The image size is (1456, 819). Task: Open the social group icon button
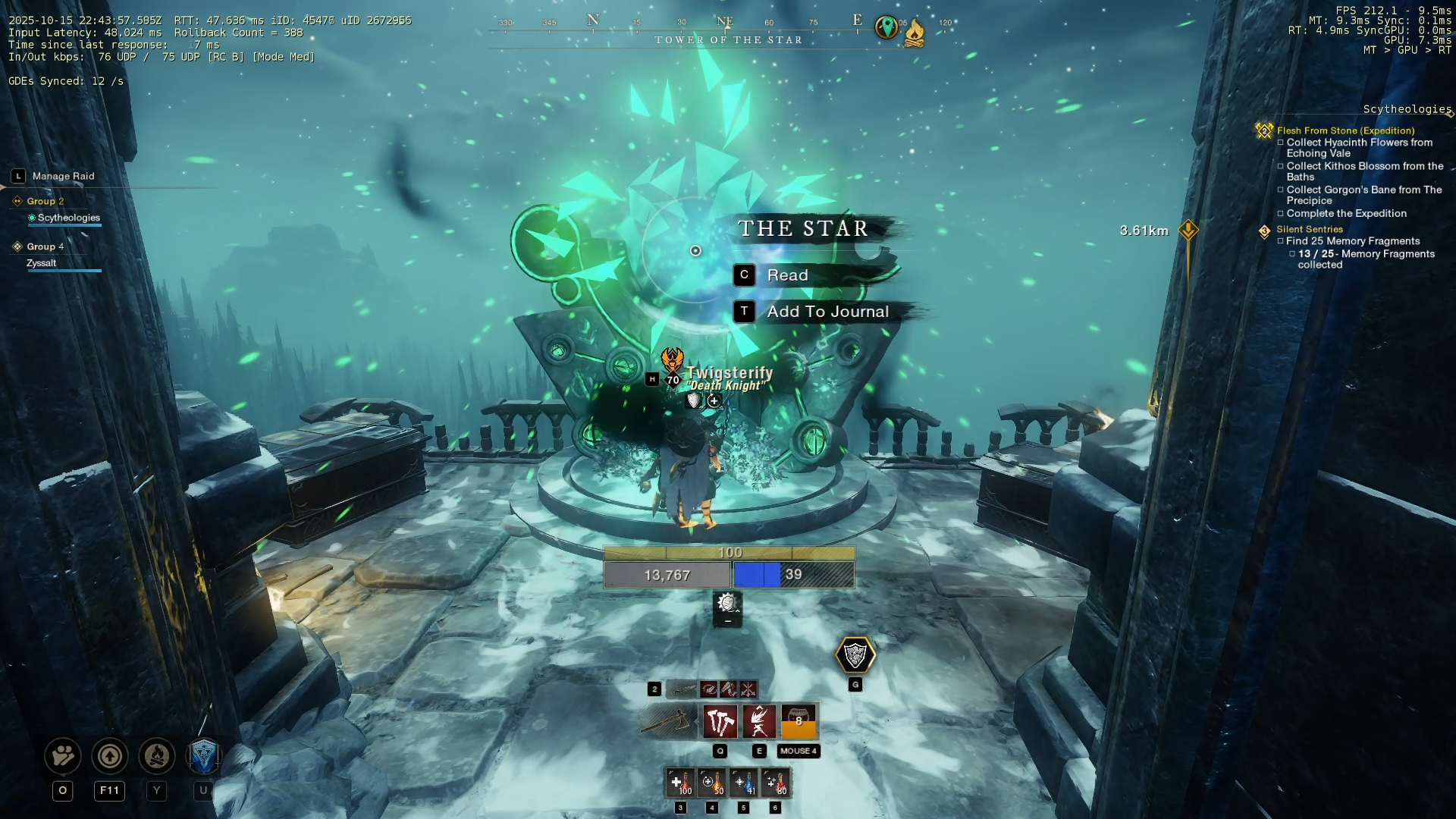tap(63, 756)
